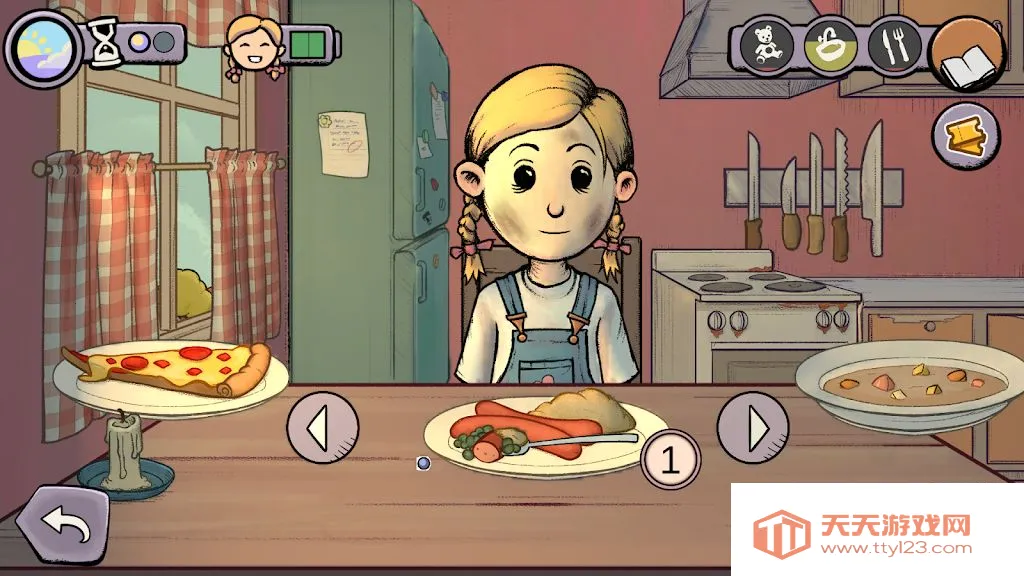
Task: Go back with the return arrow button
Action: point(62,525)
